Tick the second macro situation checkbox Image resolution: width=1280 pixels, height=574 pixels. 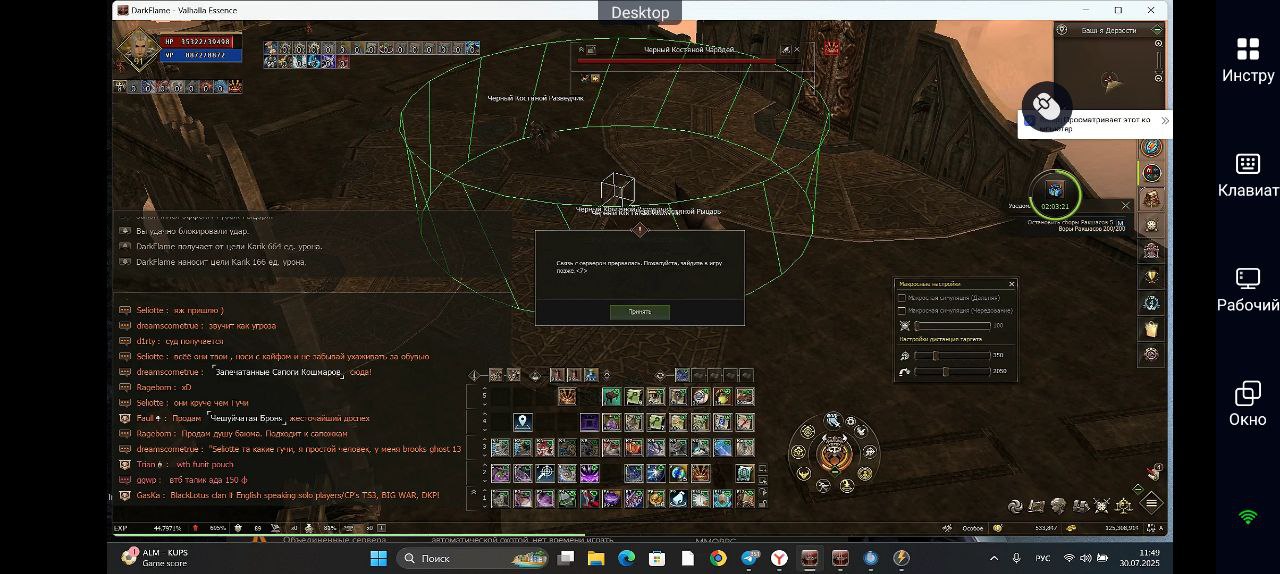pos(902,311)
